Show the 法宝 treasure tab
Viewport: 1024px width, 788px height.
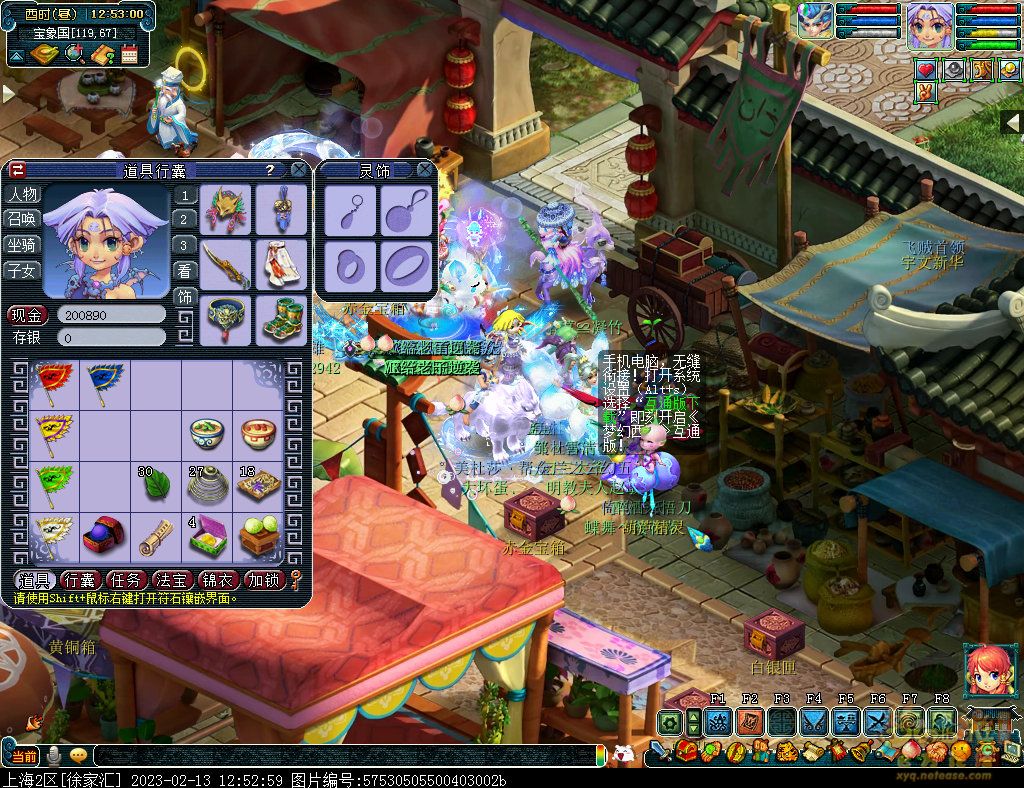point(172,580)
